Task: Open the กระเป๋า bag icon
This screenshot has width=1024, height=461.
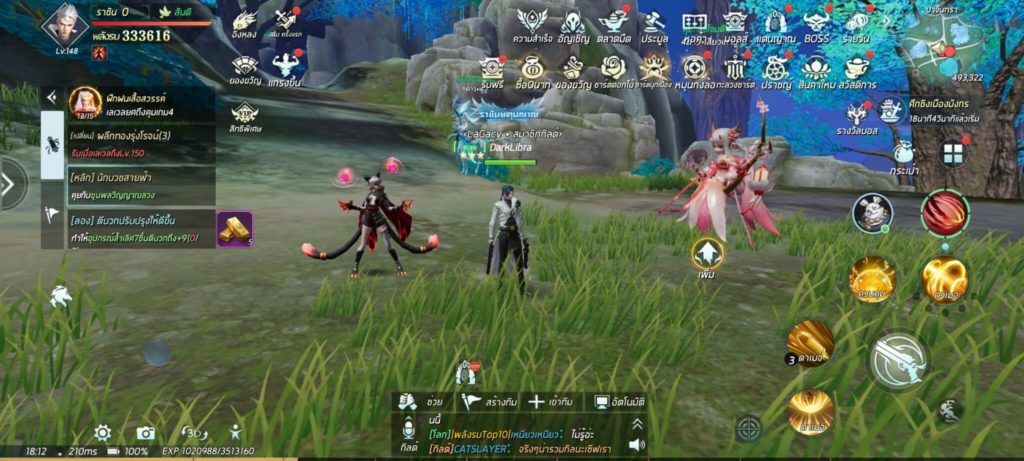Action: click(x=903, y=157)
